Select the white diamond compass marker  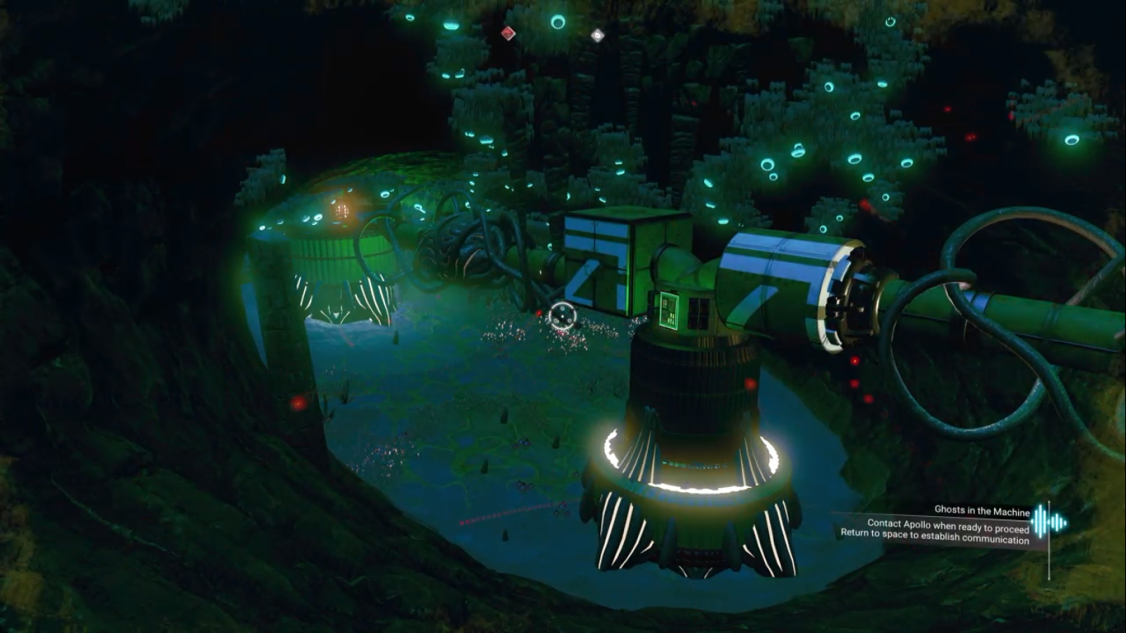[x=597, y=36]
